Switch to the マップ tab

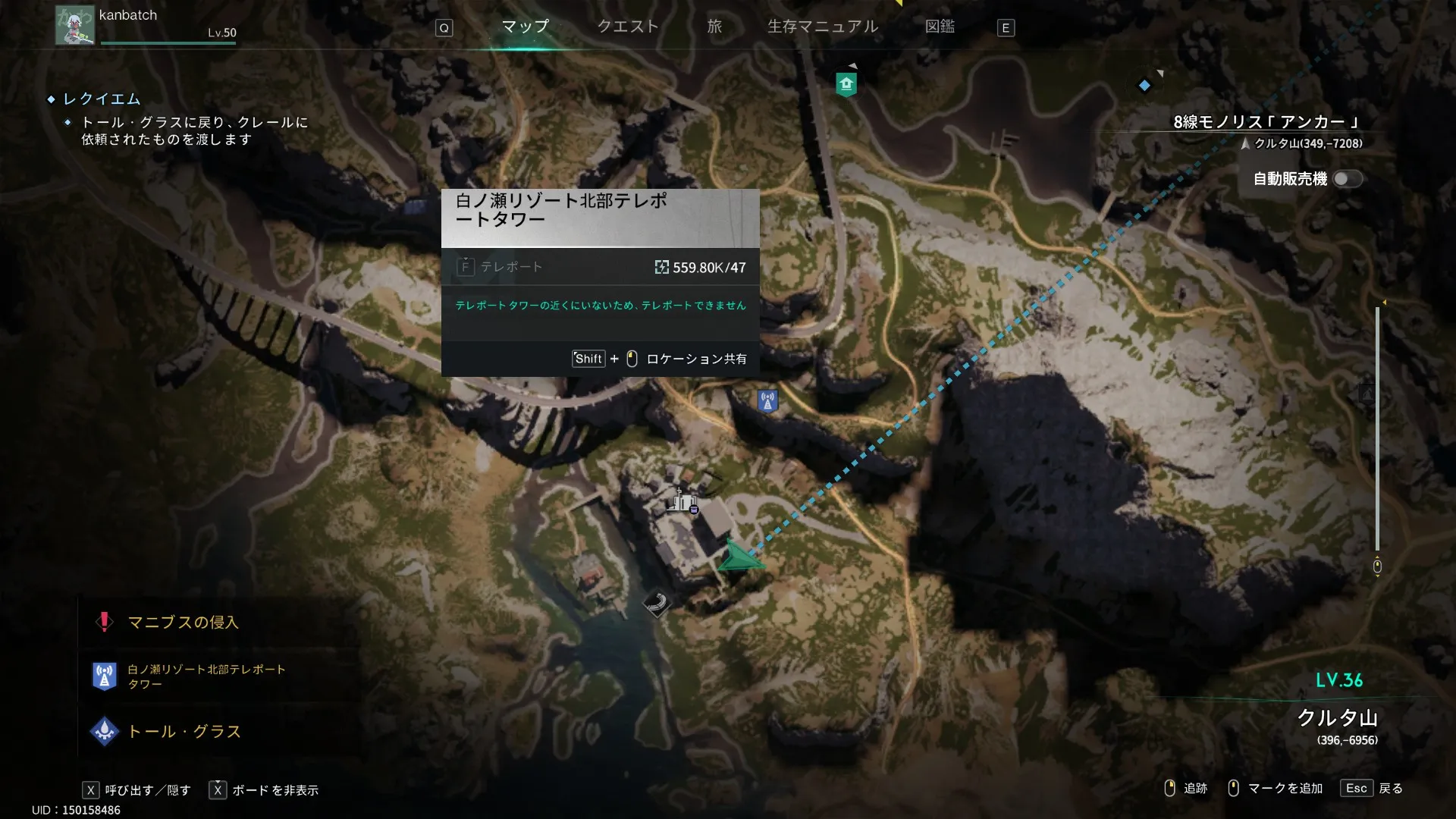[525, 27]
